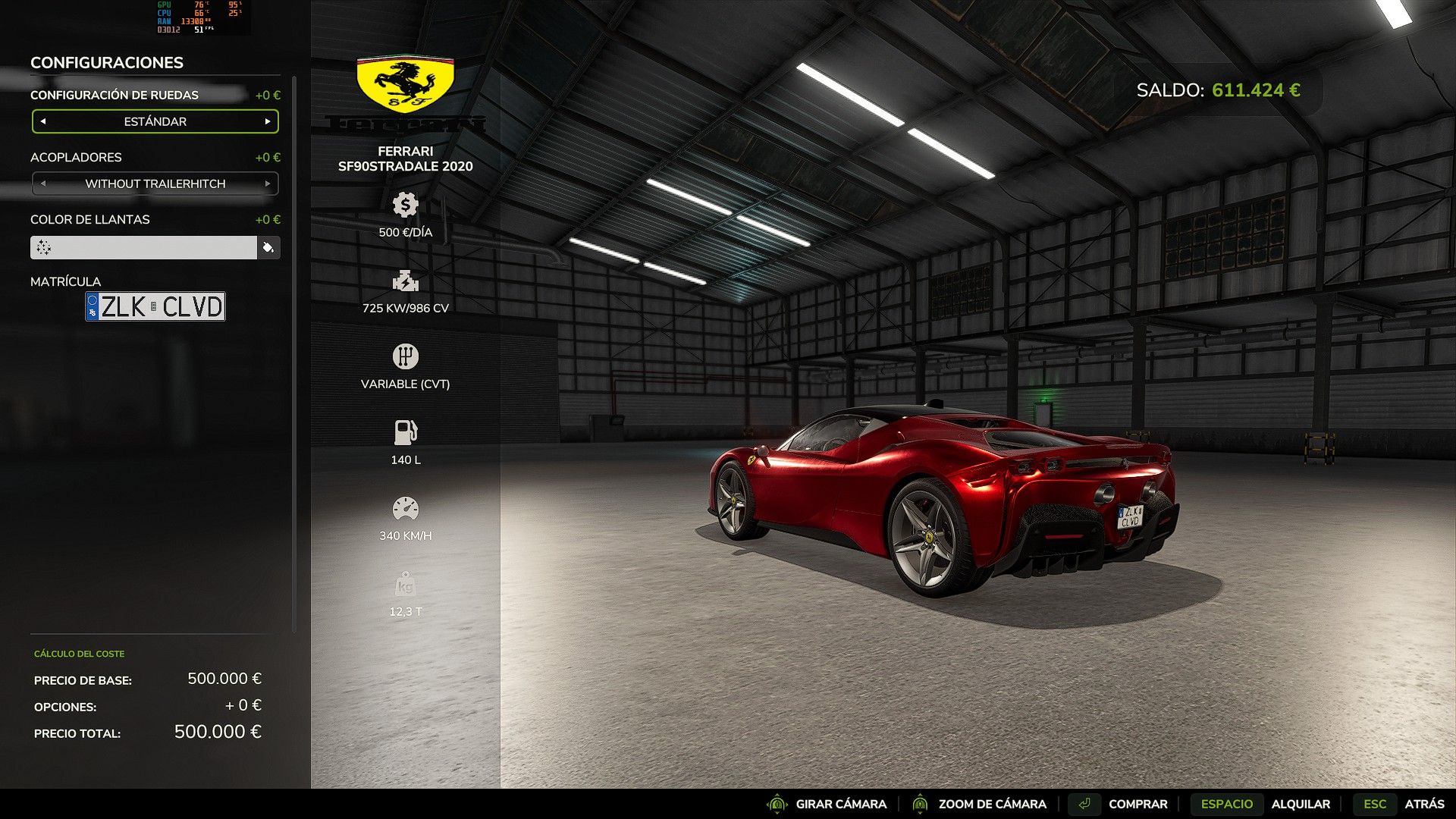Screen dimensions: 1456x819
Task: Select next wheel configuration with right arrow
Action: pos(268,121)
